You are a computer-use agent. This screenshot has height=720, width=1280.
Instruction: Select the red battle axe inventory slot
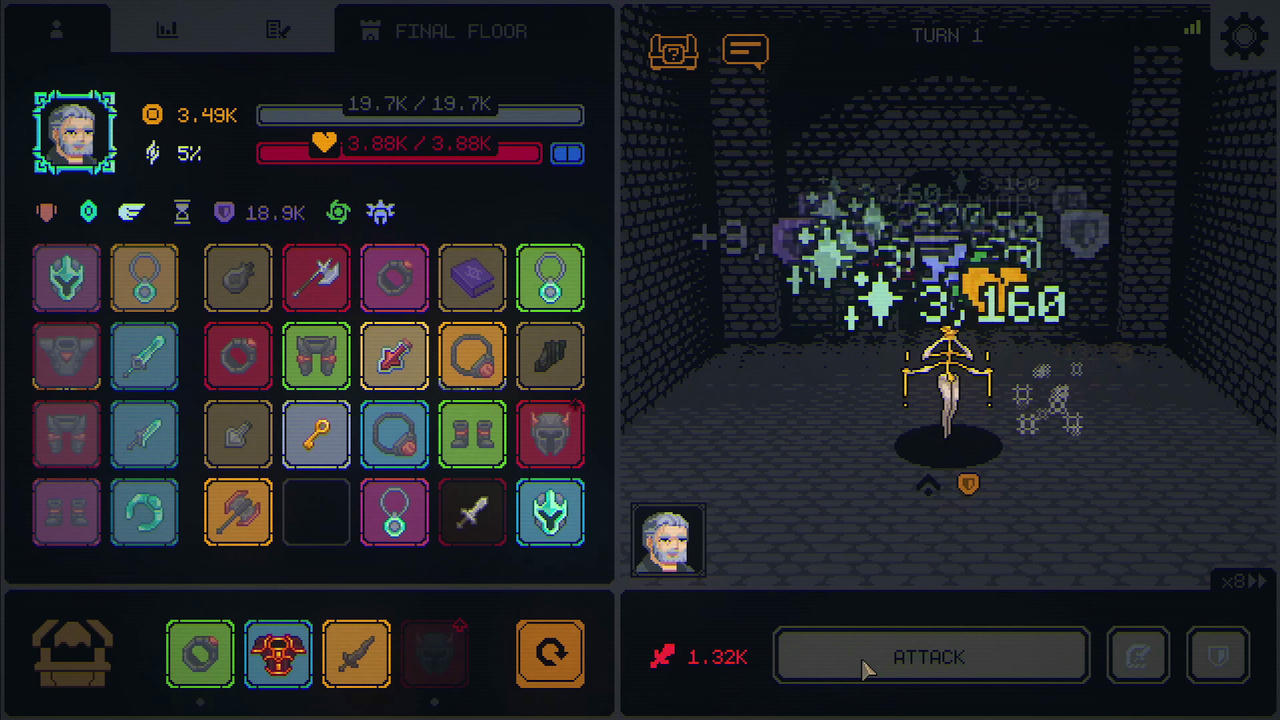coord(316,278)
